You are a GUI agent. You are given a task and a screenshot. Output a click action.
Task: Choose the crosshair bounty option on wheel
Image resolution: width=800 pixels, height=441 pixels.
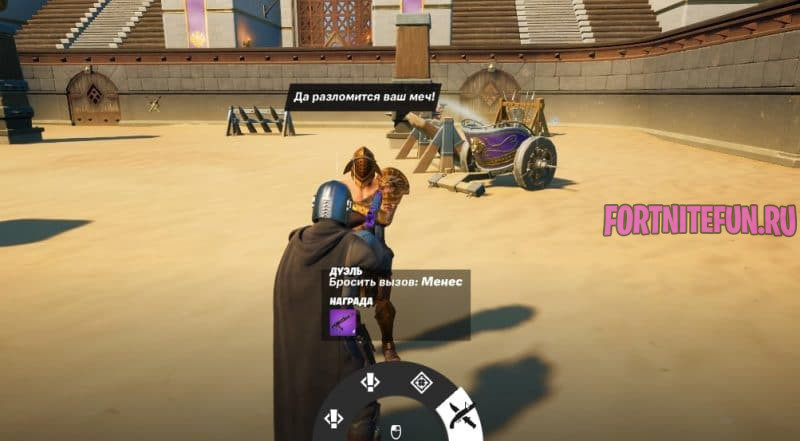tap(421, 380)
